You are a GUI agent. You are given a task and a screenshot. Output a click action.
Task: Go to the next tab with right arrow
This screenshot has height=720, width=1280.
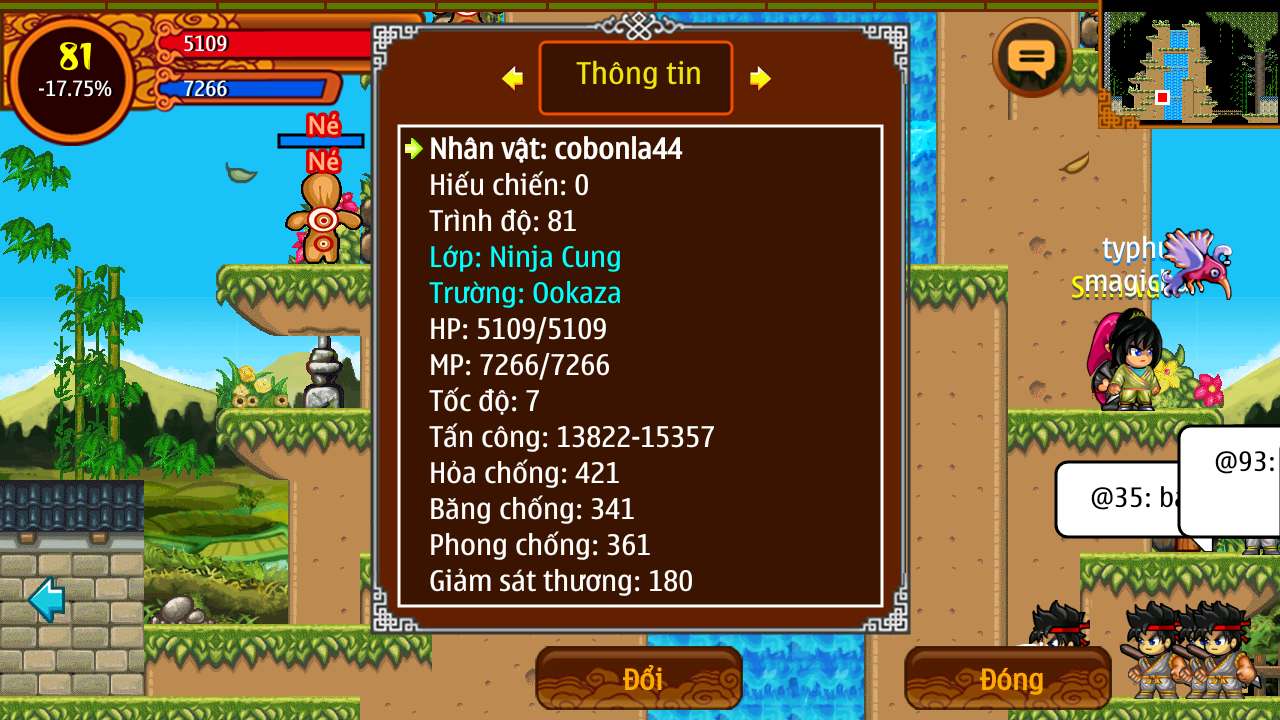[760, 78]
